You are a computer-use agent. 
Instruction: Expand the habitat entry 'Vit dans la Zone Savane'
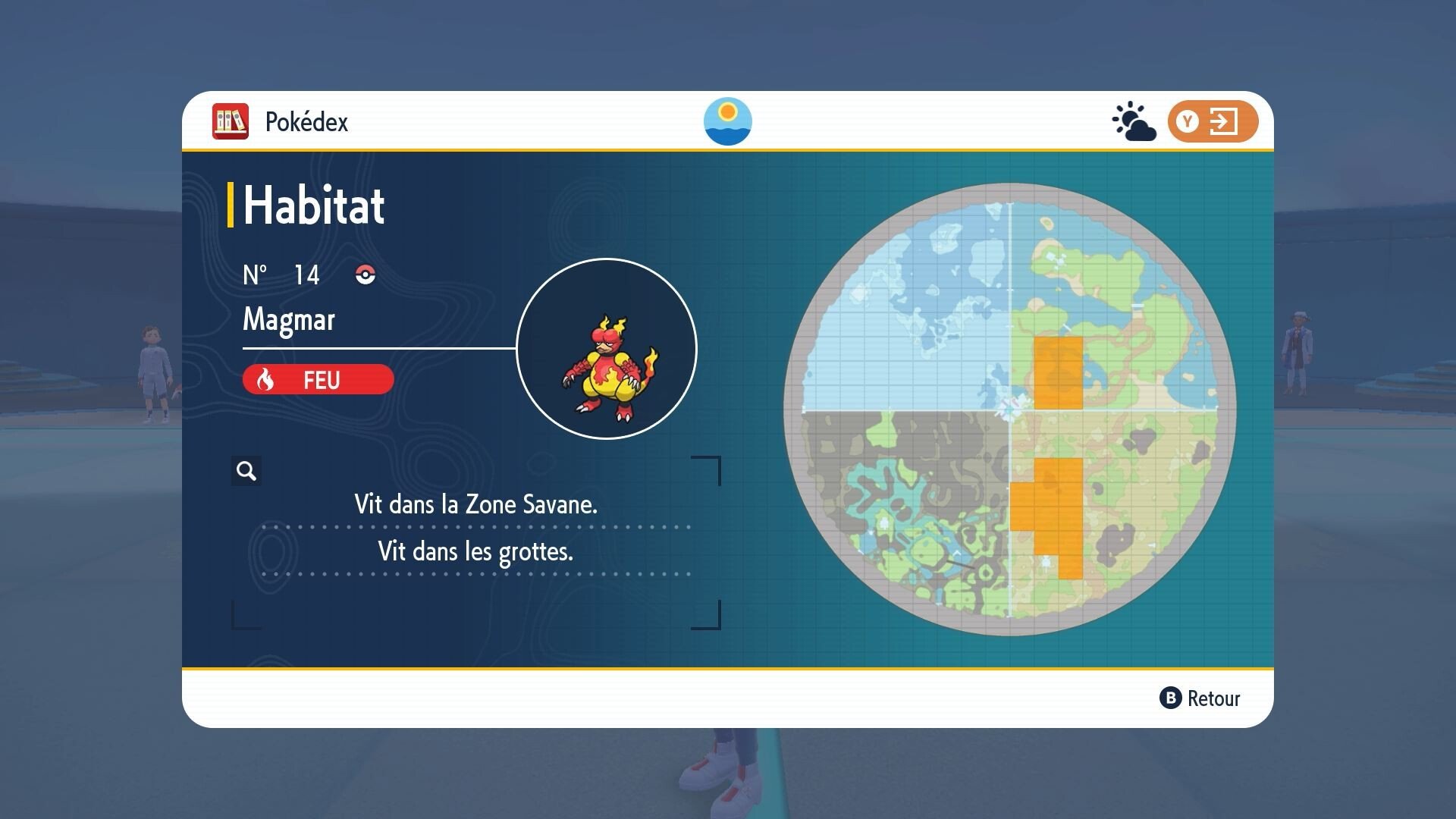(476, 503)
